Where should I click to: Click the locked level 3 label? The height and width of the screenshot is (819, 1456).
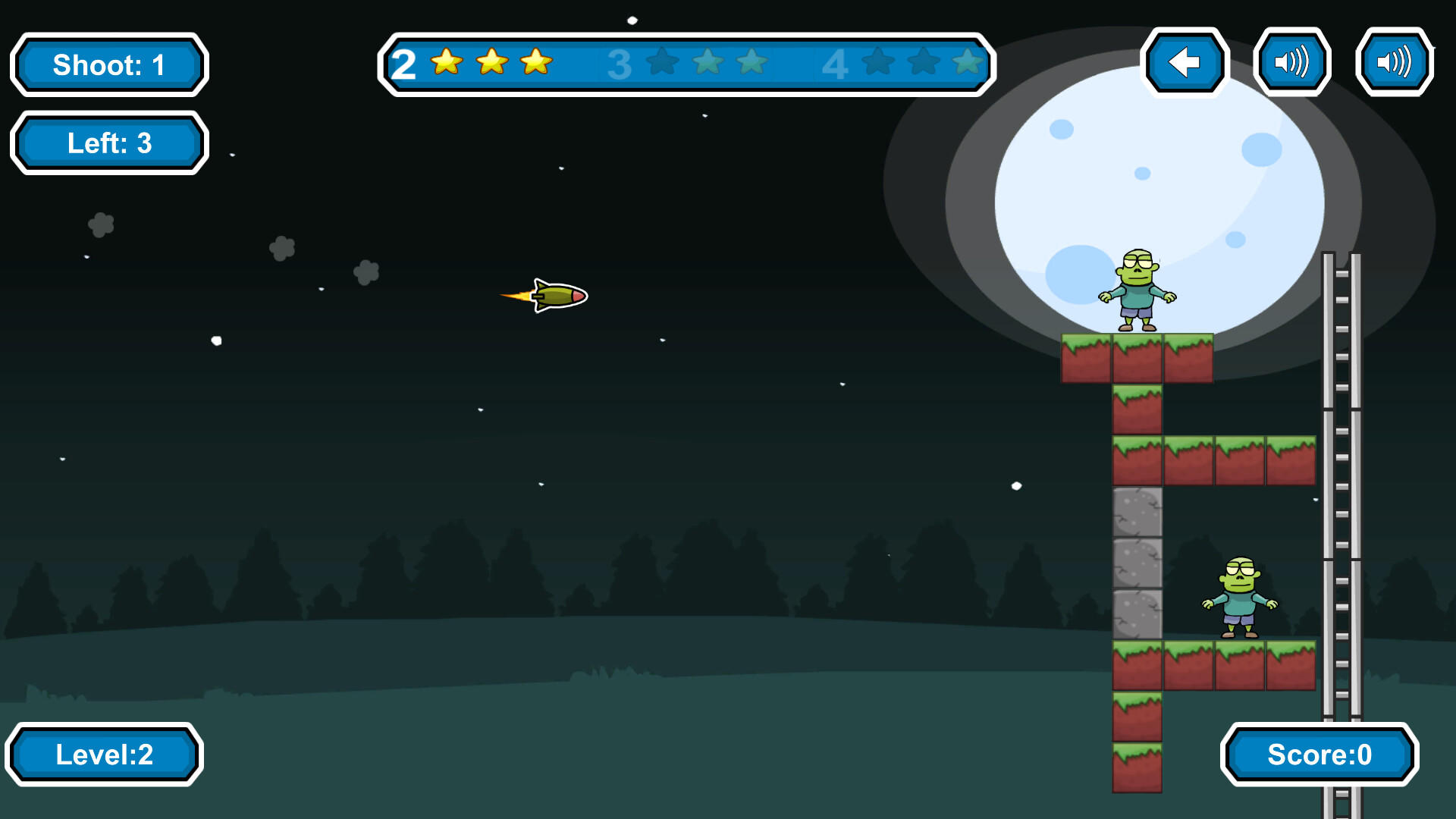point(620,64)
